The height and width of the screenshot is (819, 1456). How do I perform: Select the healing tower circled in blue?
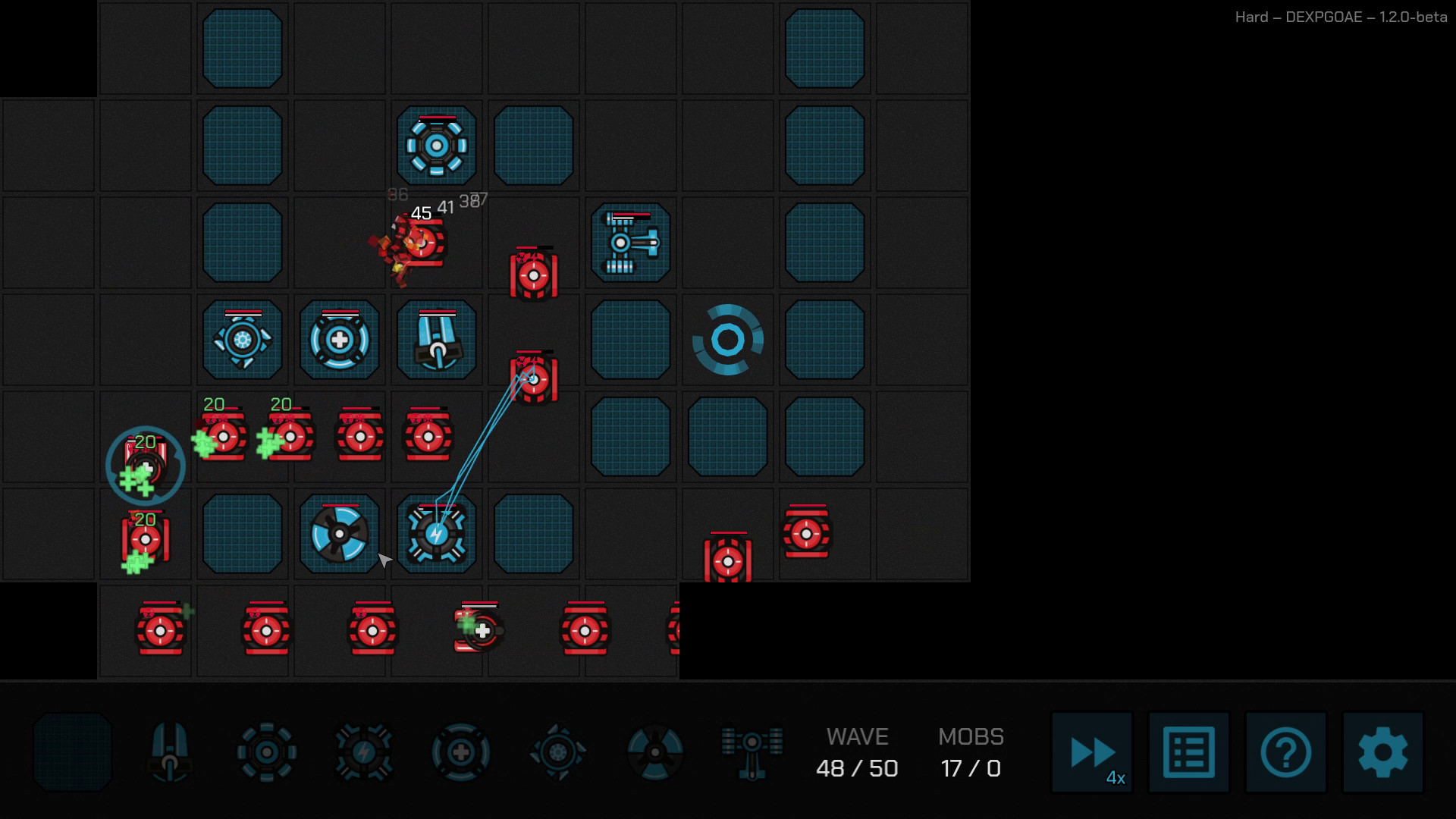144,465
